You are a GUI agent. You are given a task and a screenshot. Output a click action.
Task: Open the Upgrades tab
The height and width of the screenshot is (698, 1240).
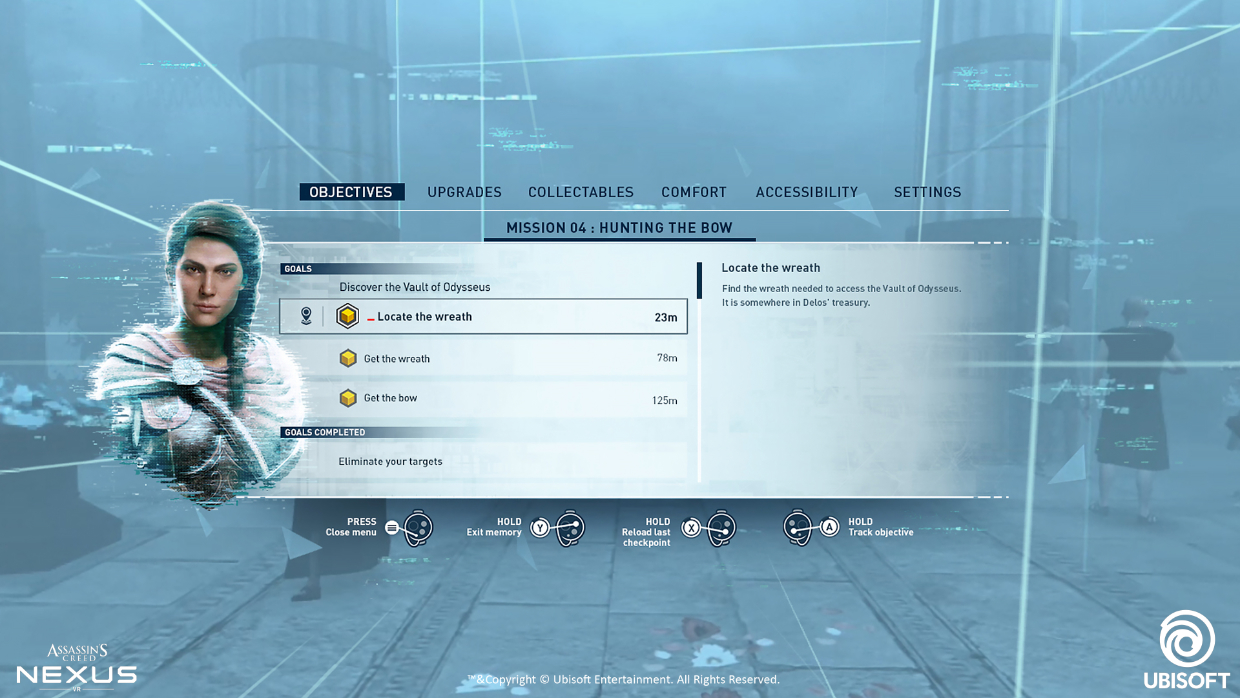pyautogui.click(x=464, y=192)
